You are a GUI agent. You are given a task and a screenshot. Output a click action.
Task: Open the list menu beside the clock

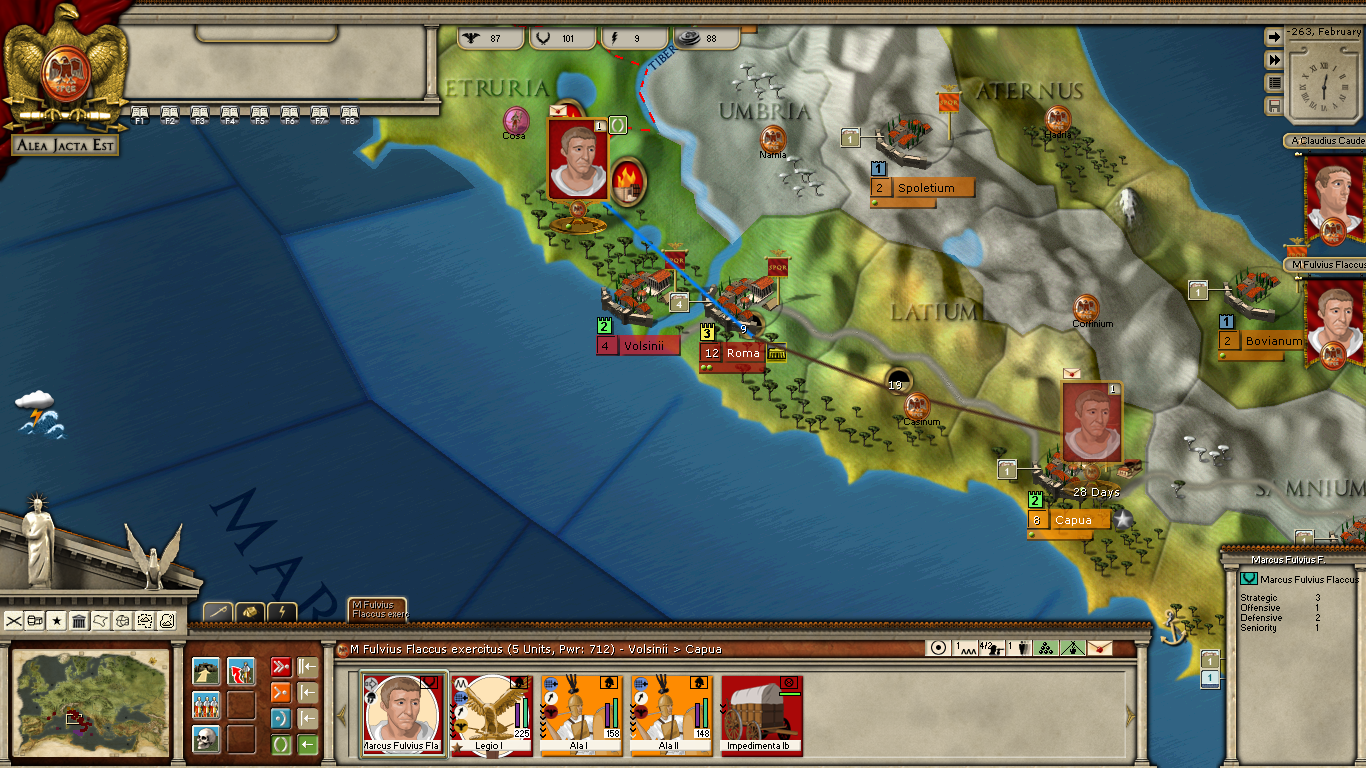point(1274,83)
